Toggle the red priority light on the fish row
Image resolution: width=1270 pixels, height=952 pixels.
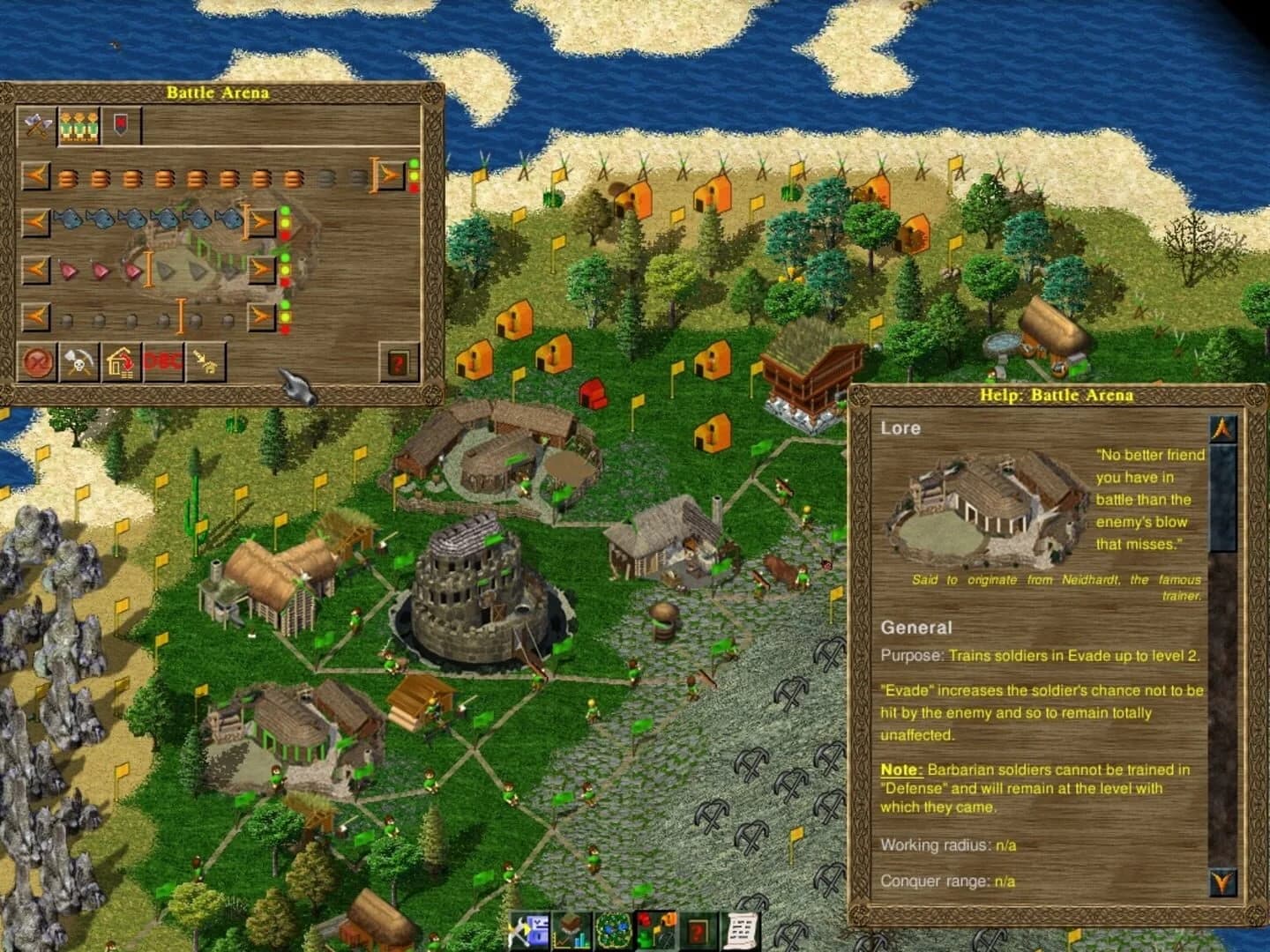(285, 234)
